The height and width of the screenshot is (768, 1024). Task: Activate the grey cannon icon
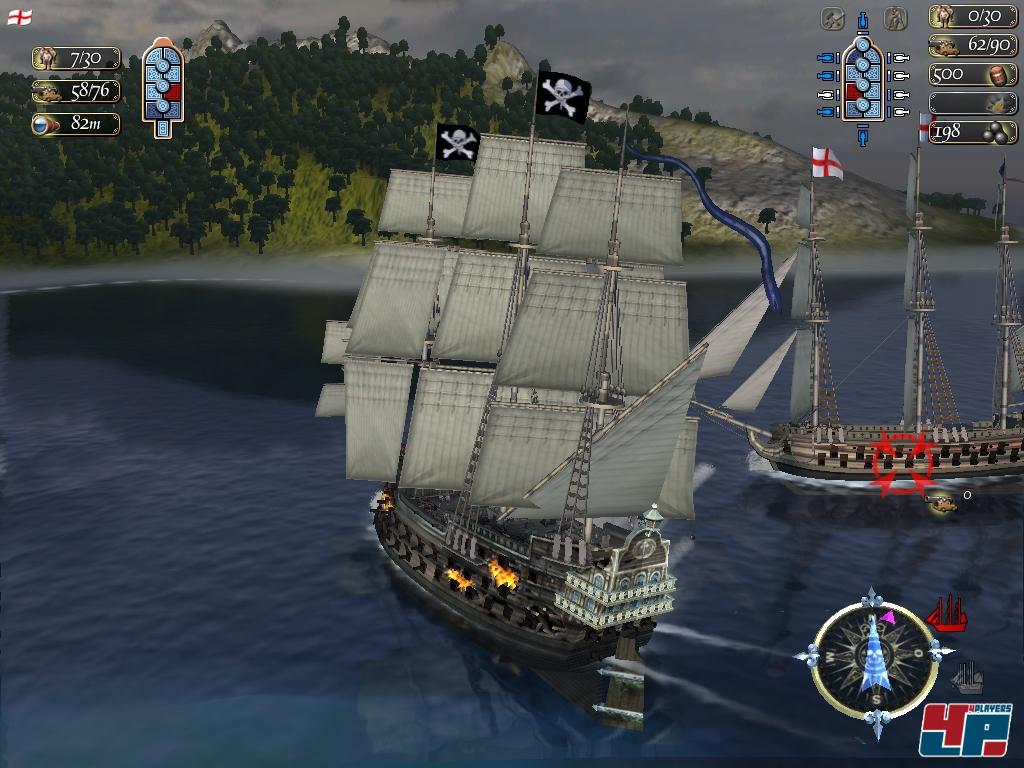(x=833, y=18)
